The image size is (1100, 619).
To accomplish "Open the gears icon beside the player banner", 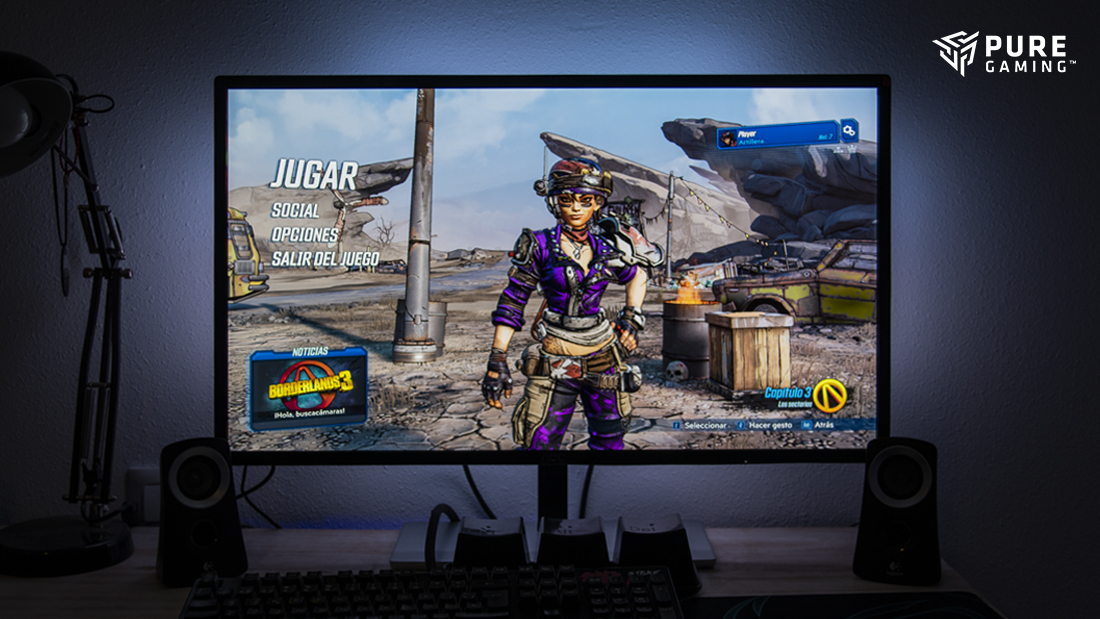I will (849, 131).
